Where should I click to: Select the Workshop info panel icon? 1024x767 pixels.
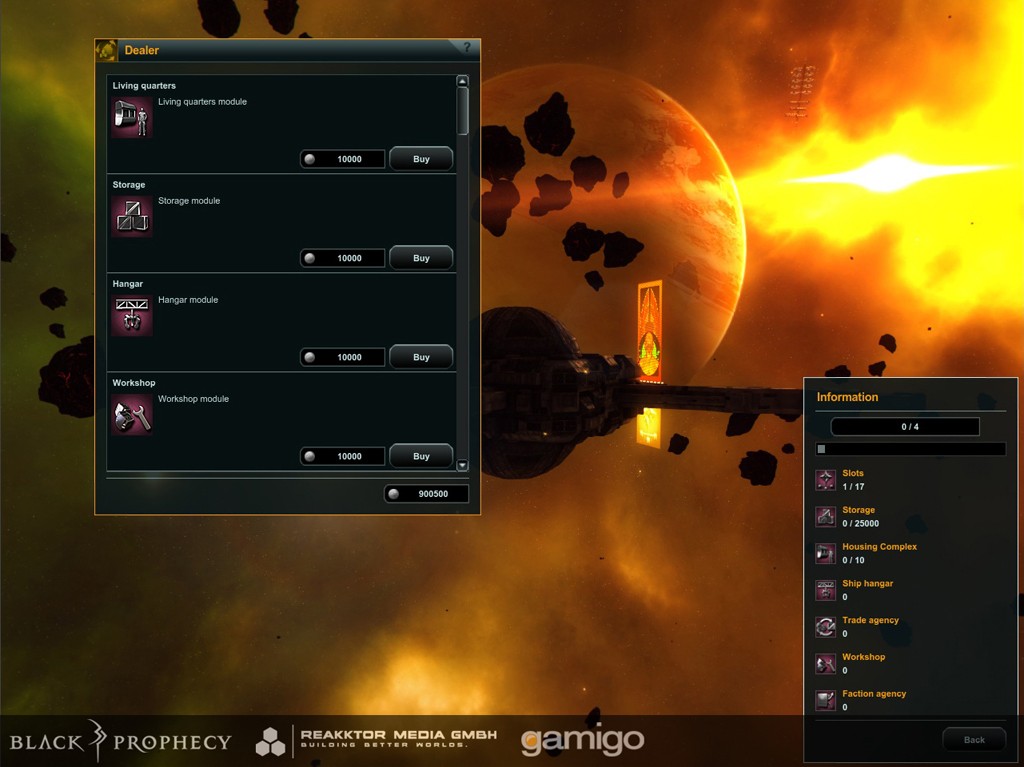825,663
